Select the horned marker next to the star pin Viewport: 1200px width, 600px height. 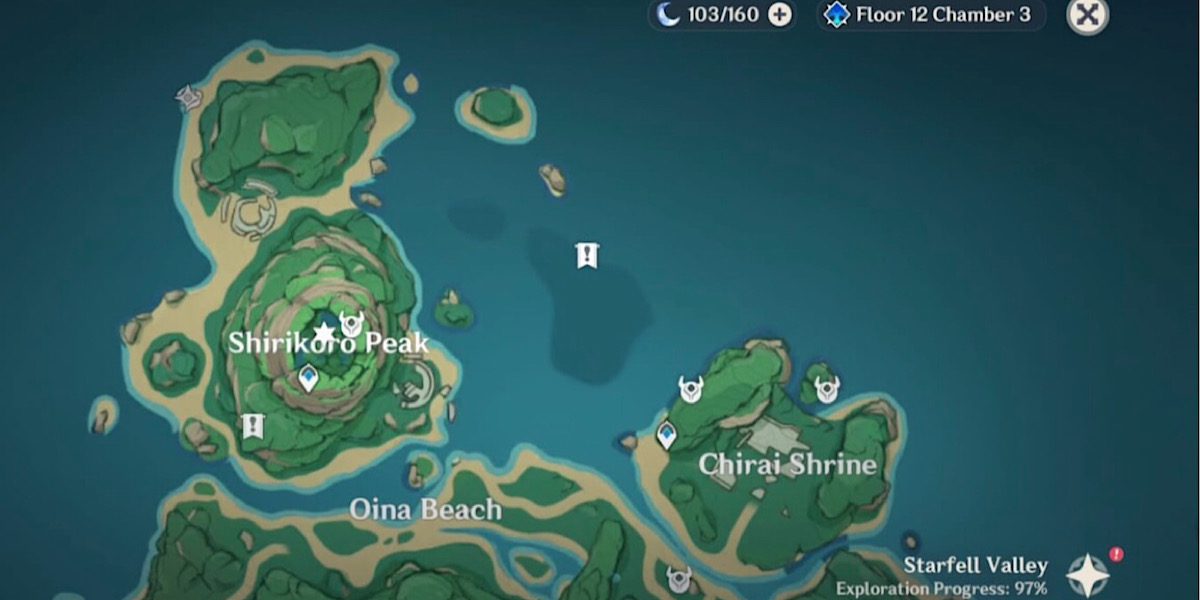click(x=351, y=324)
